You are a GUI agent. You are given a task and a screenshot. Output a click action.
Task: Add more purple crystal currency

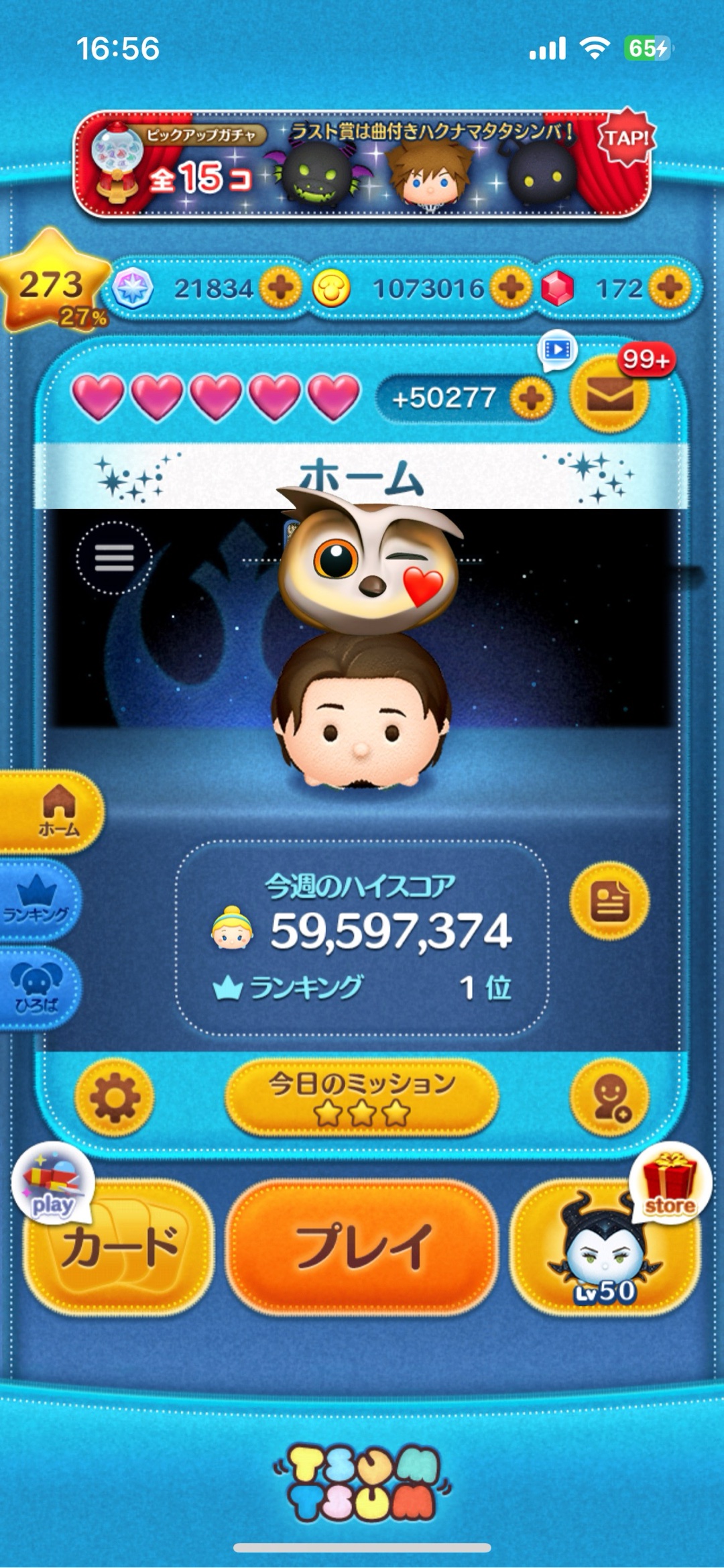(280, 288)
